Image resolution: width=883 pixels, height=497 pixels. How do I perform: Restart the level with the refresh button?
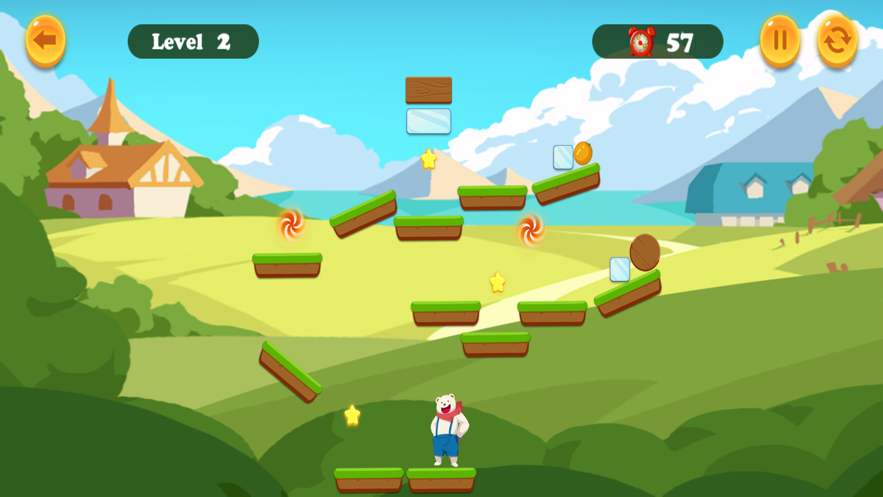tap(838, 41)
